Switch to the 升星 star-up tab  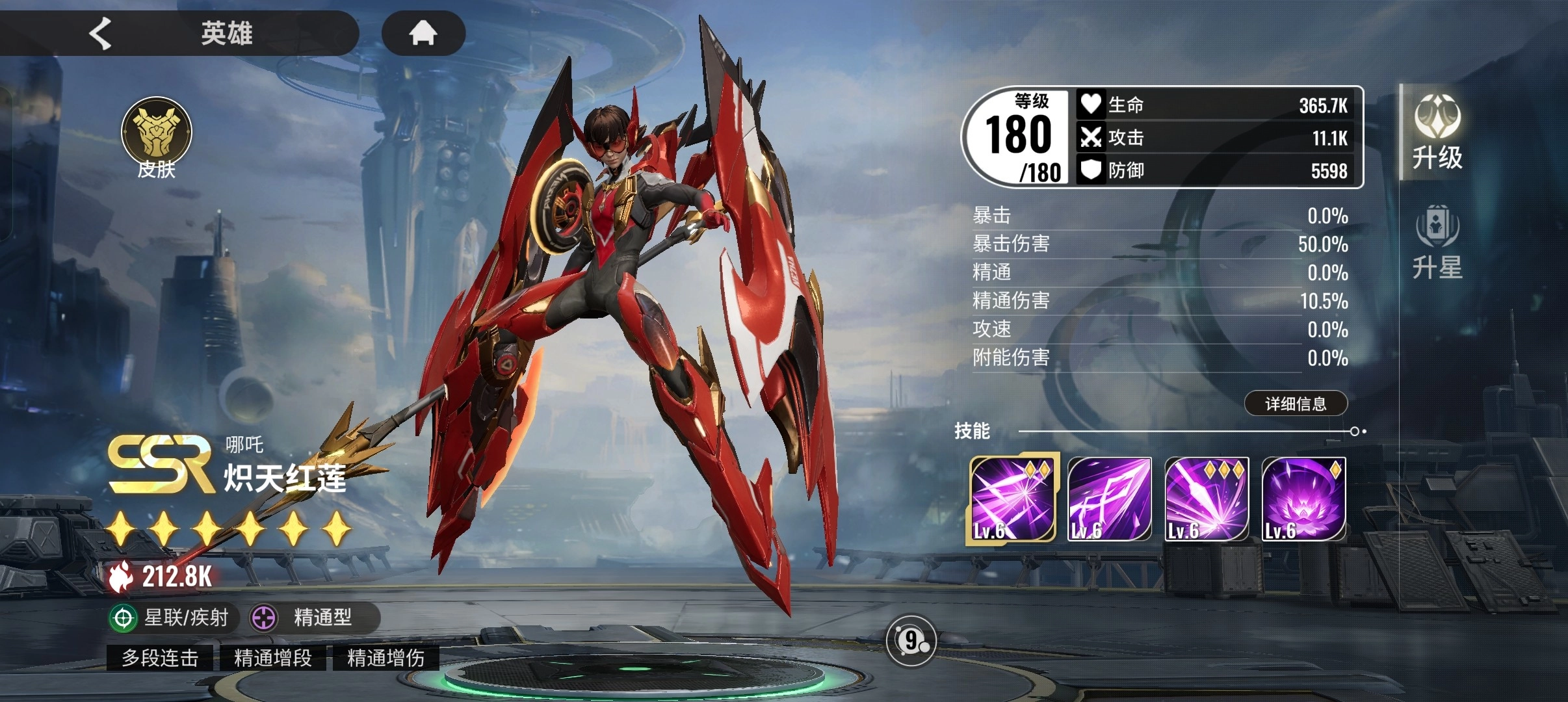coord(1437,242)
